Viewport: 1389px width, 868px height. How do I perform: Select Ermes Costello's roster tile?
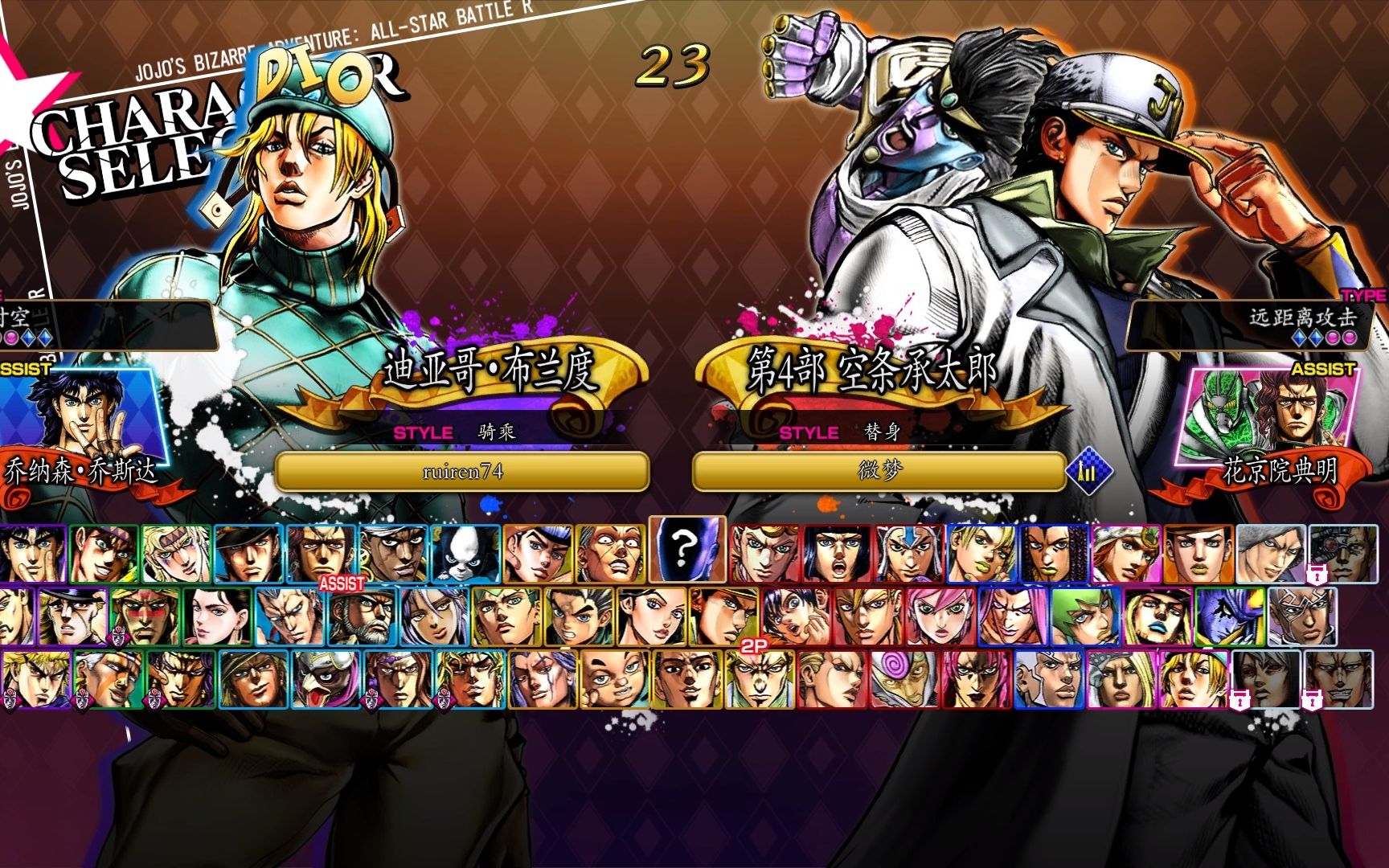1053,554
